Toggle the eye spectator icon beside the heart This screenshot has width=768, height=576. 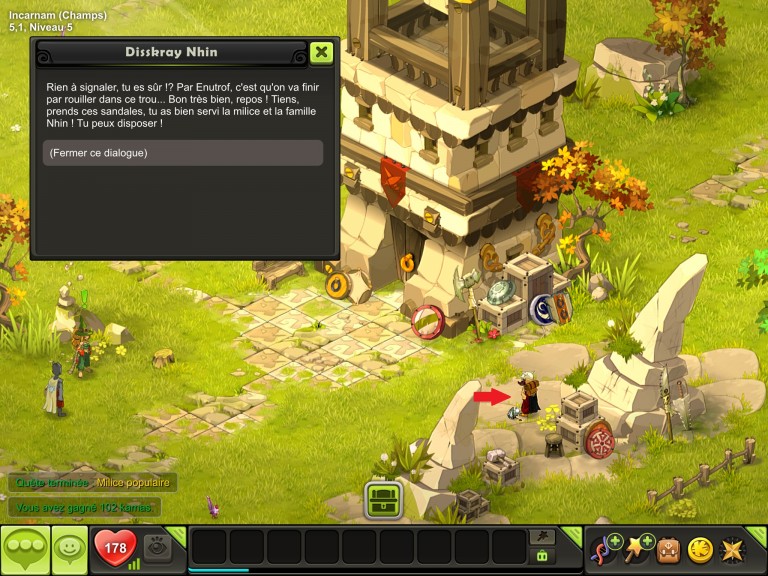tap(156, 546)
